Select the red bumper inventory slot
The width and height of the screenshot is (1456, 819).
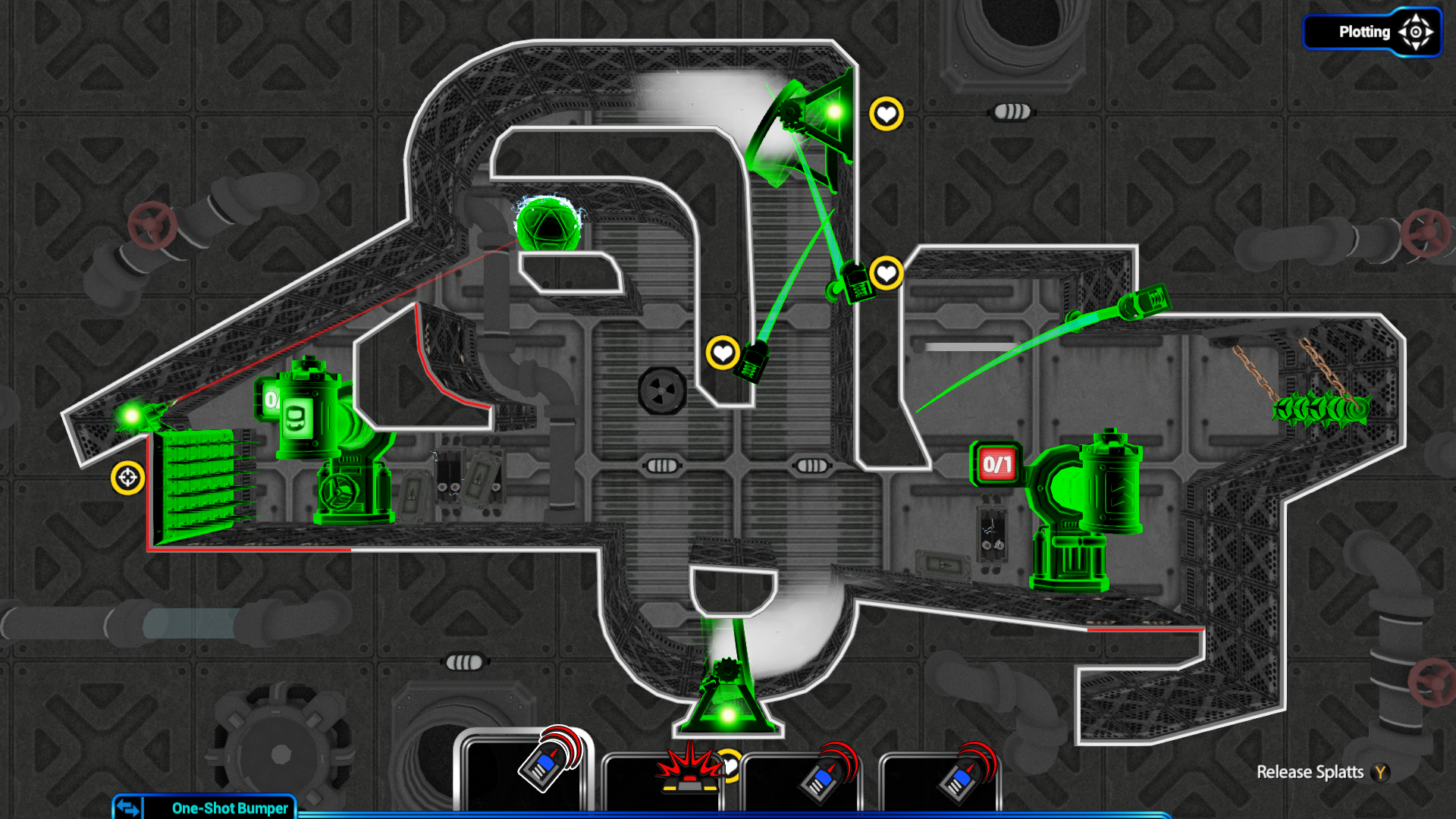point(662,780)
